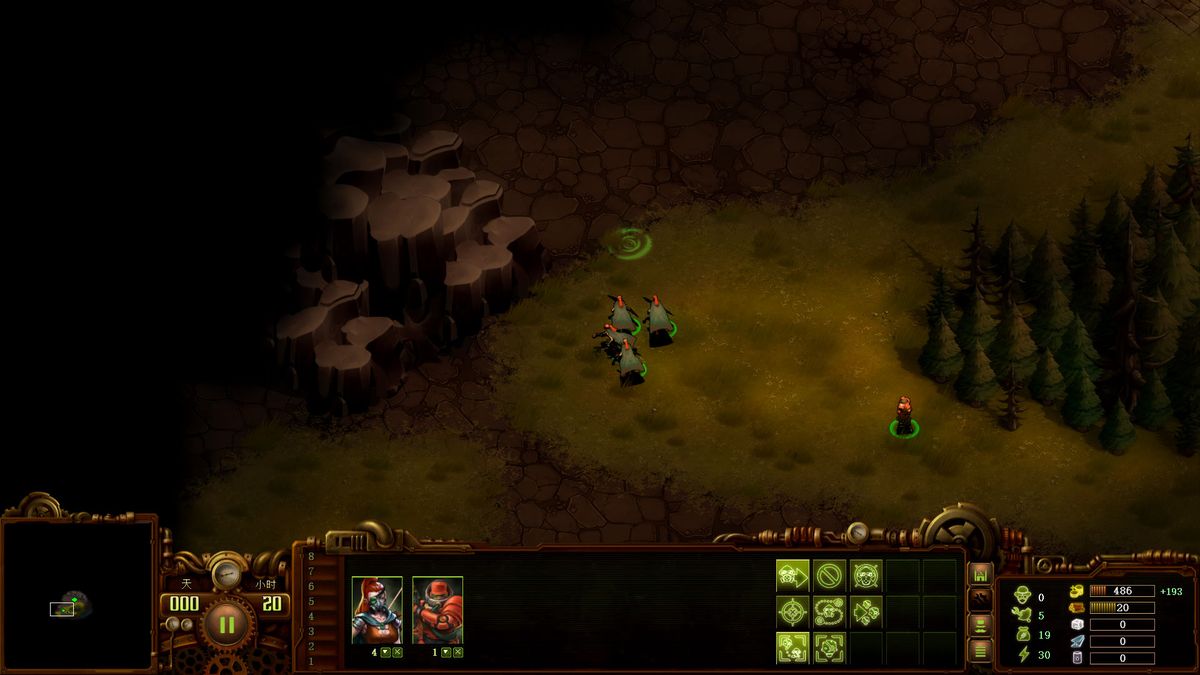This screenshot has width=1200, height=675.
Task: Pause the game with the round button
Action: pos(226,625)
